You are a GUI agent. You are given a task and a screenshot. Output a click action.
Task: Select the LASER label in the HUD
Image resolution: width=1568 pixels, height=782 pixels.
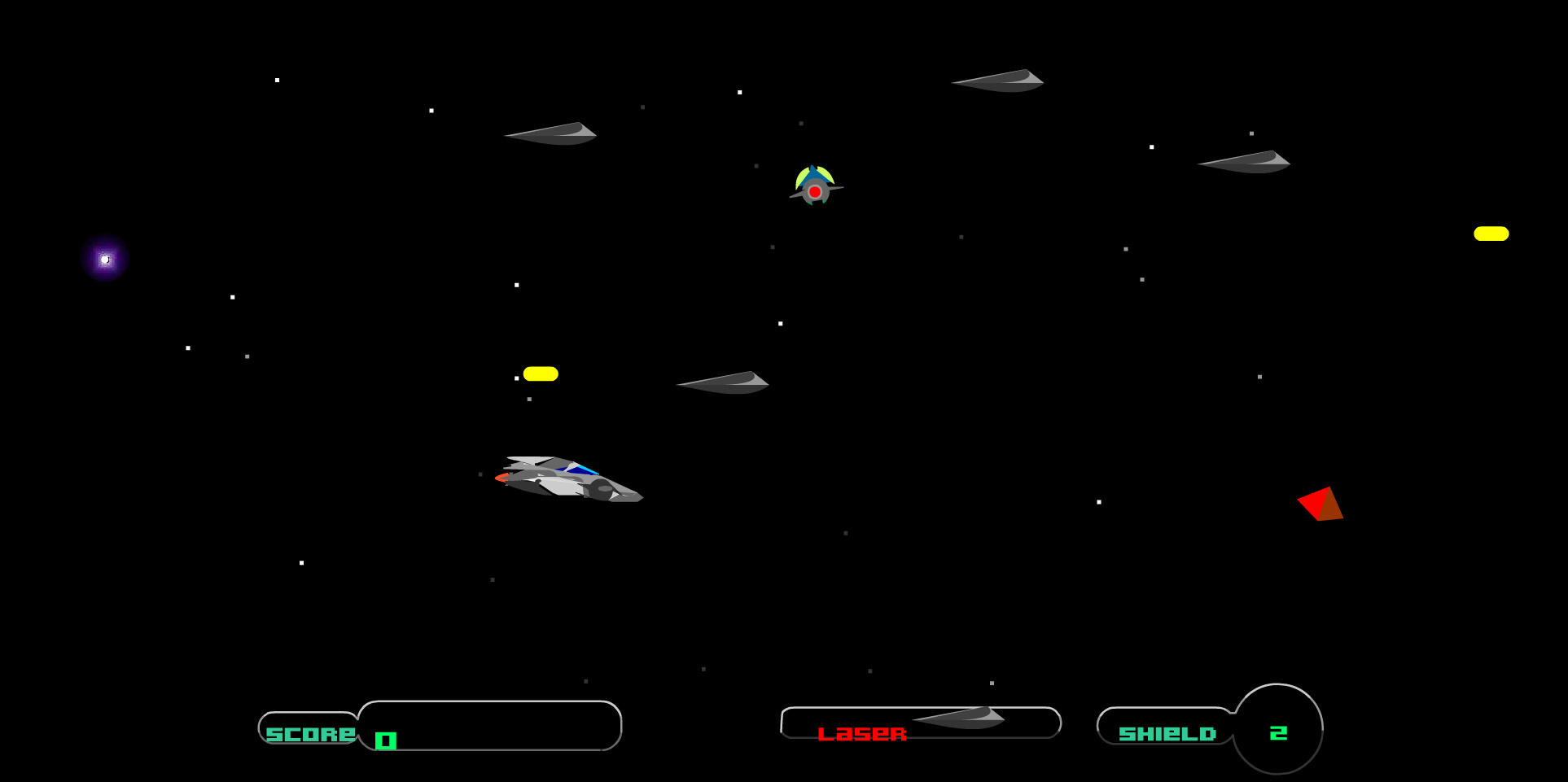coord(863,733)
